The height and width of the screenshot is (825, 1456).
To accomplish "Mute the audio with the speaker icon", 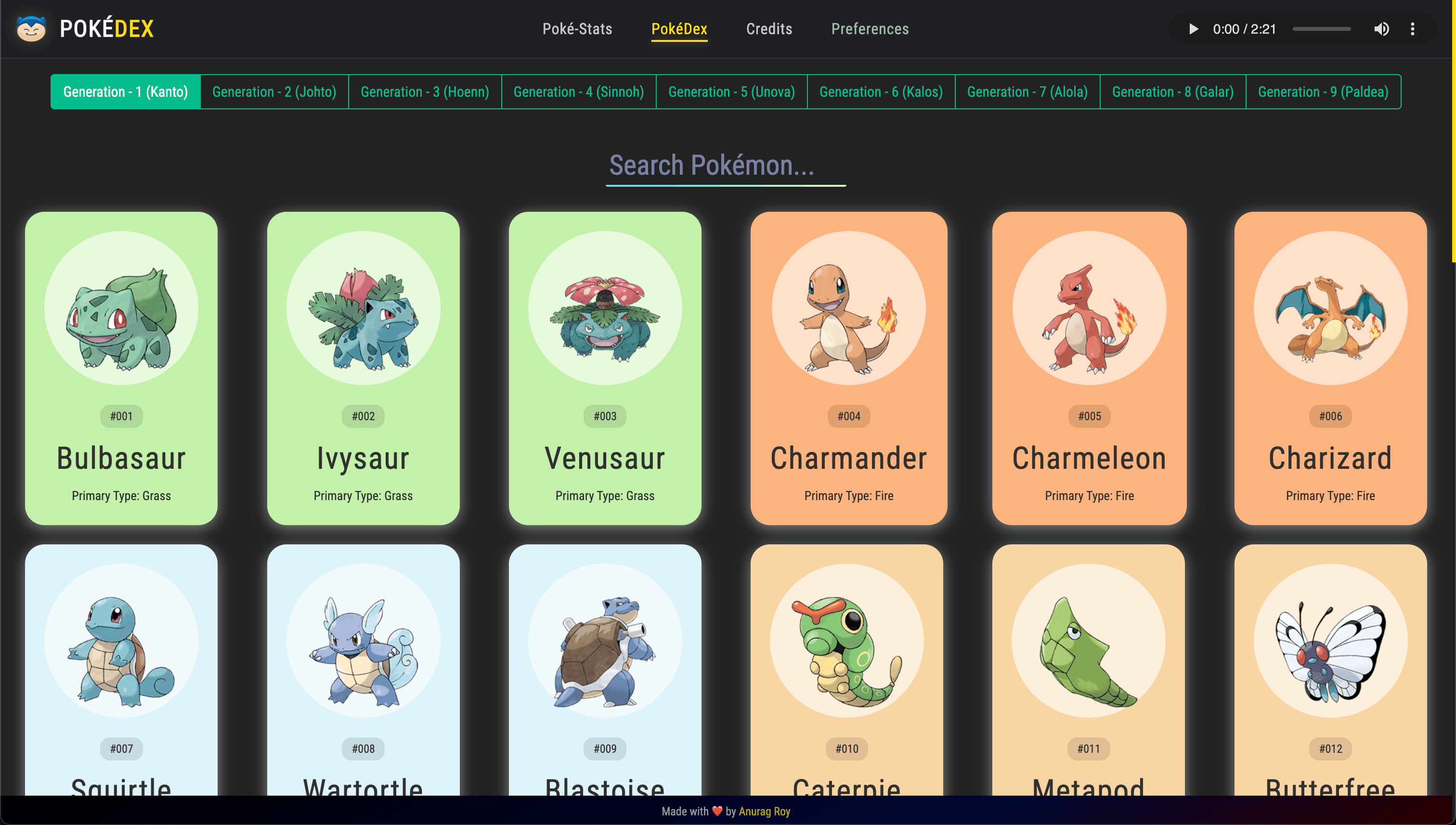I will click(1382, 29).
